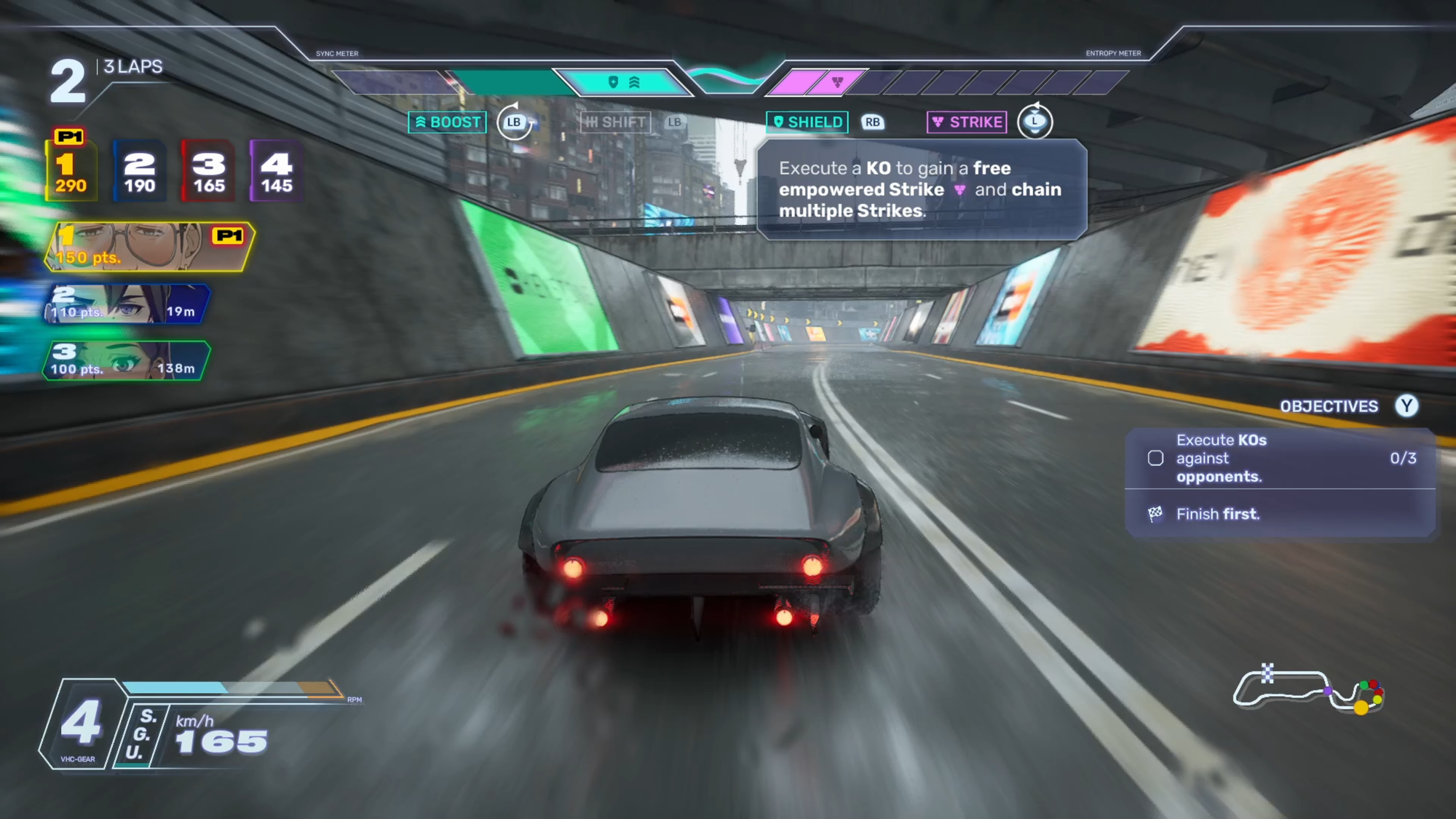Screen dimensions: 1456x819
Task: Activate the Boost ability label
Action: coord(448,122)
